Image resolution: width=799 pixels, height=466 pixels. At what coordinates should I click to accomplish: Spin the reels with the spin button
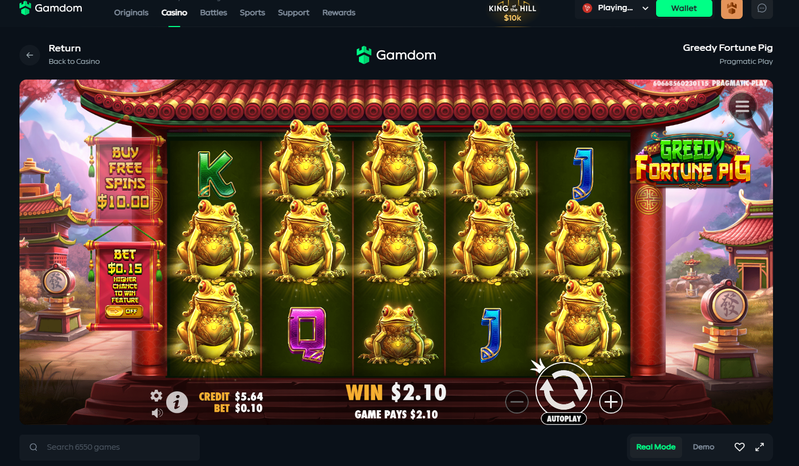tap(563, 387)
